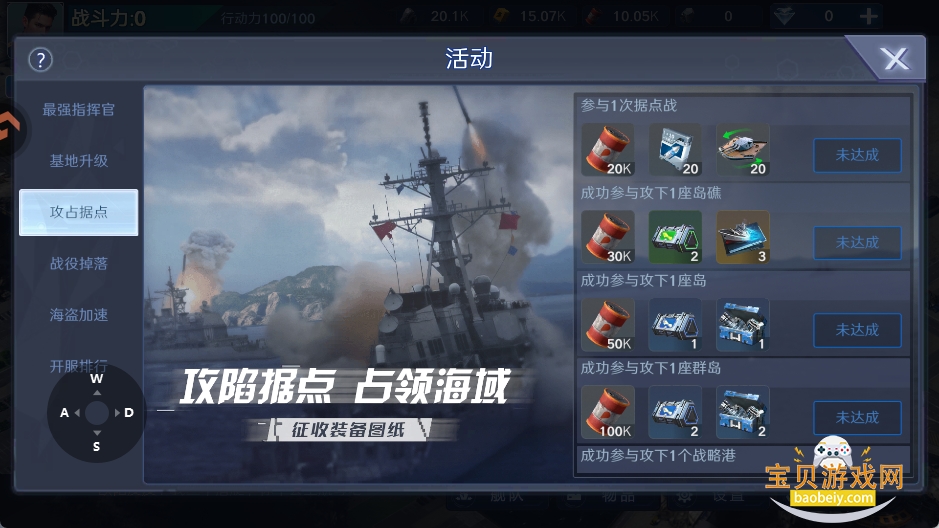This screenshot has width=939, height=528.
Task: Choose the 攻占据点 tab
Action: pyautogui.click(x=78, y=212)
